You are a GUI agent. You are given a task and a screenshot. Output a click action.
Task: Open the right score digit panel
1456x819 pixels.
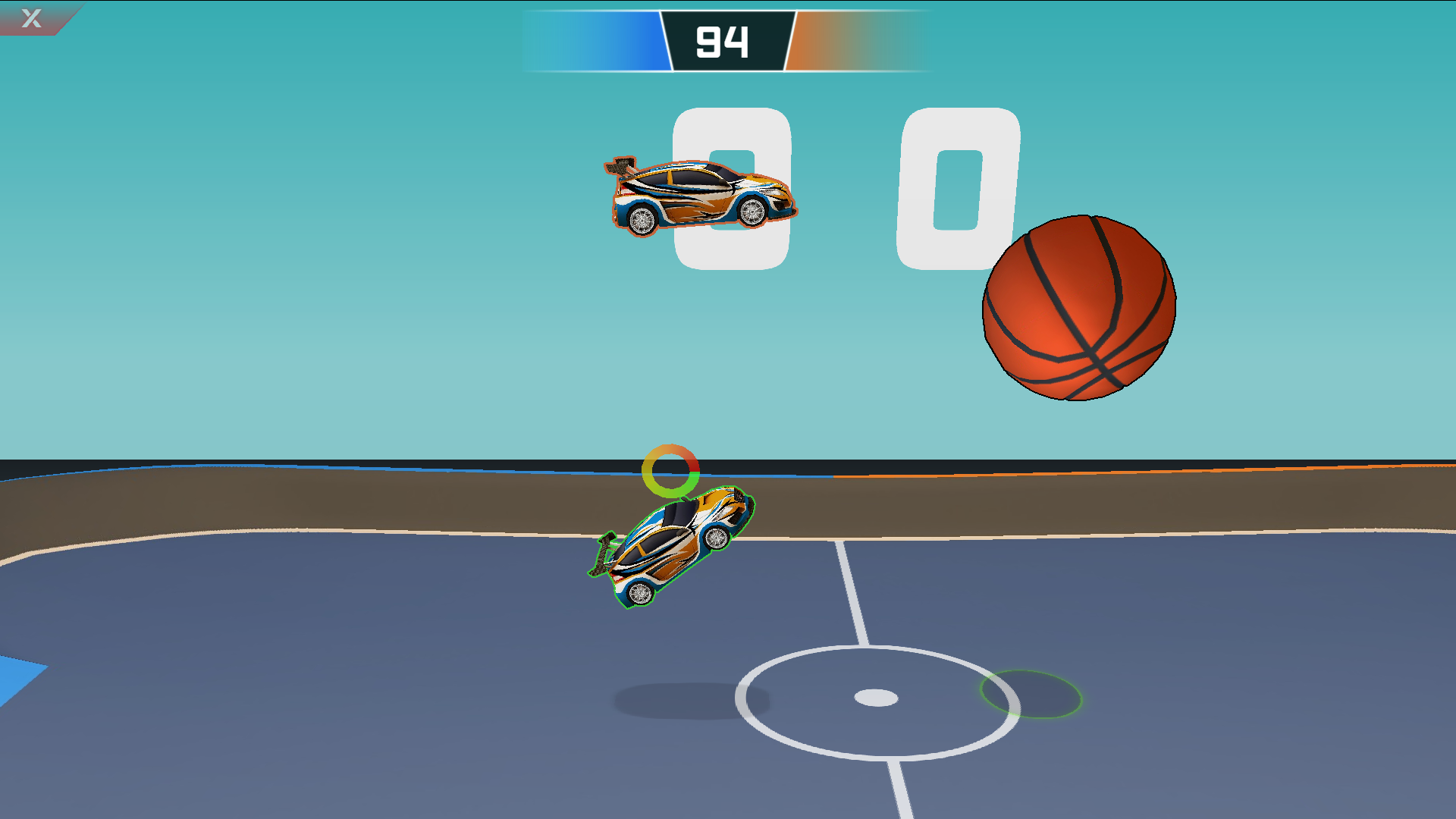(957, 190)
